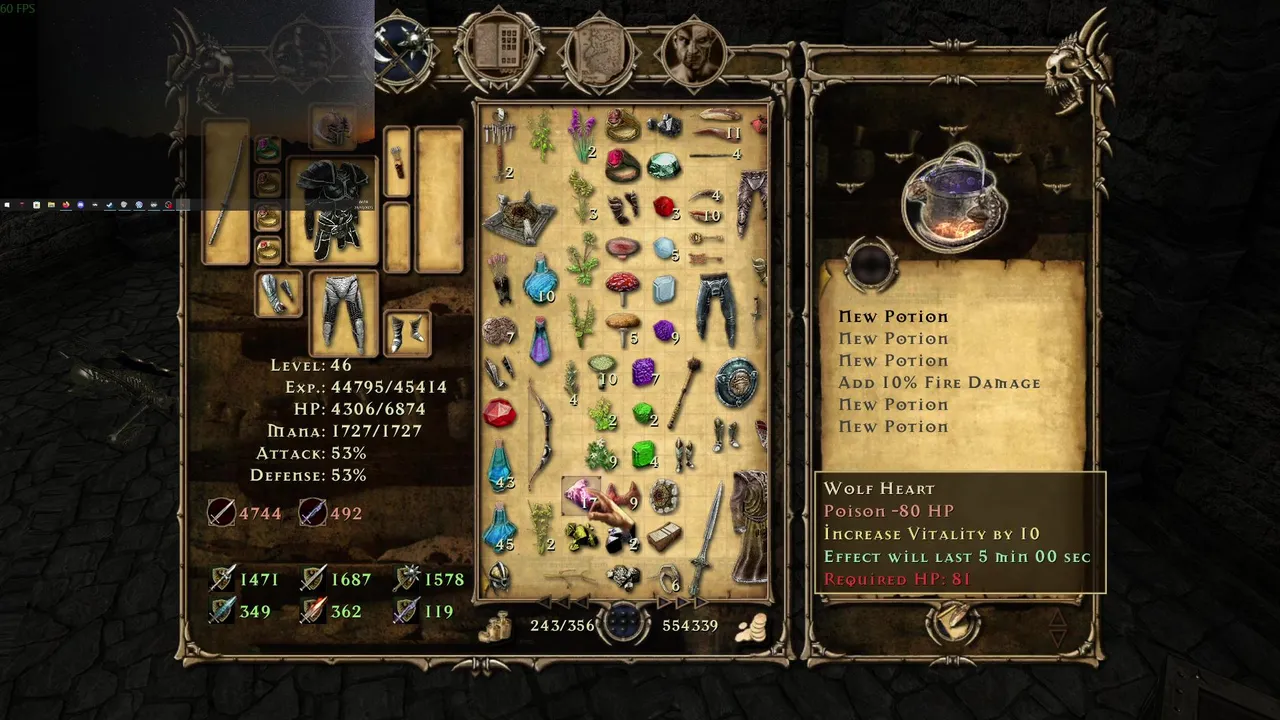The height and width of the screenshot is (720, 1280).
Task: Select the equipped gauntlets slot
Action: point(278,293)
